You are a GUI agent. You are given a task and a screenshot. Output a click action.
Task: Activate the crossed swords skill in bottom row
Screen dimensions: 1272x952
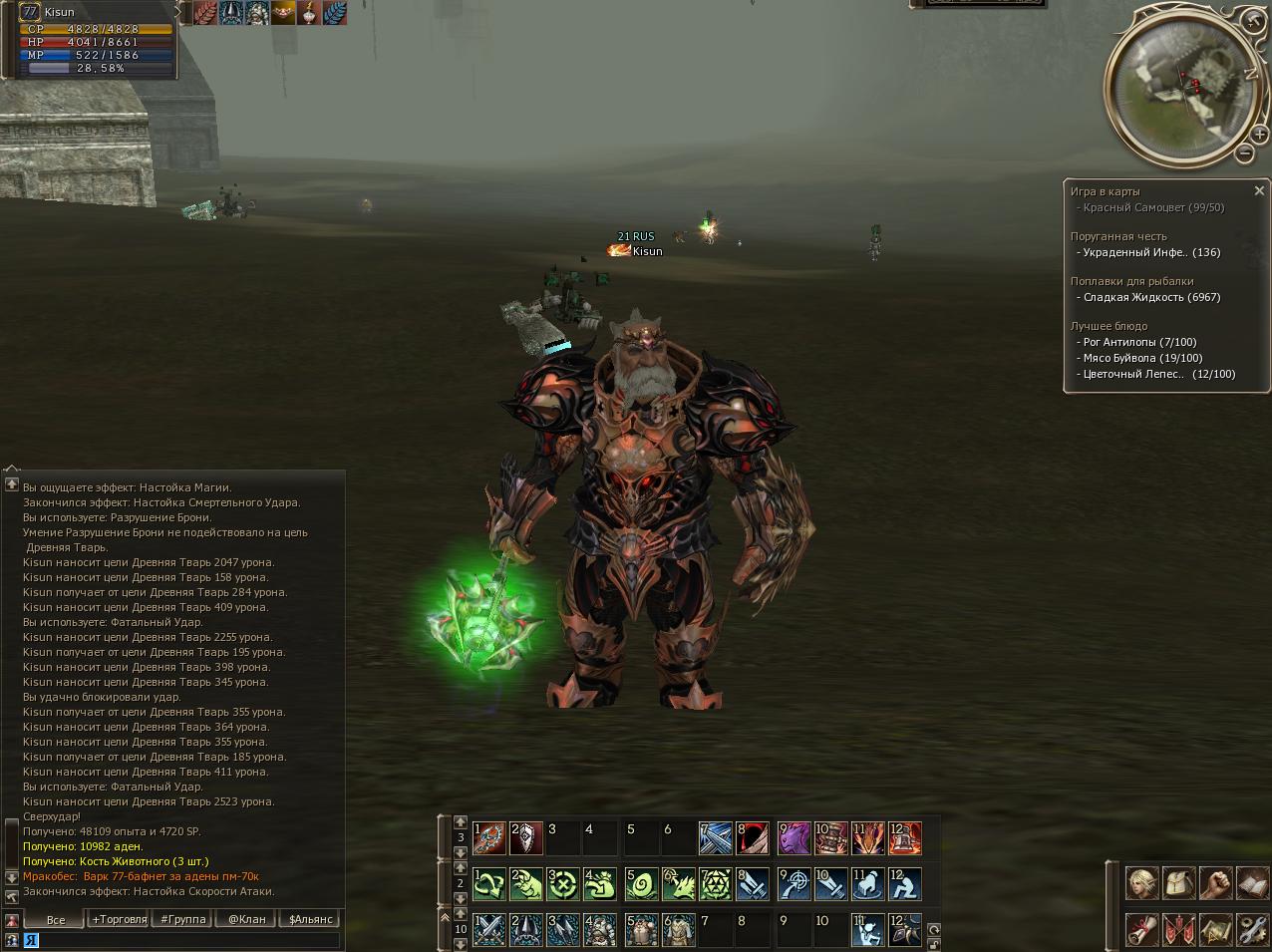coord(488,930)
